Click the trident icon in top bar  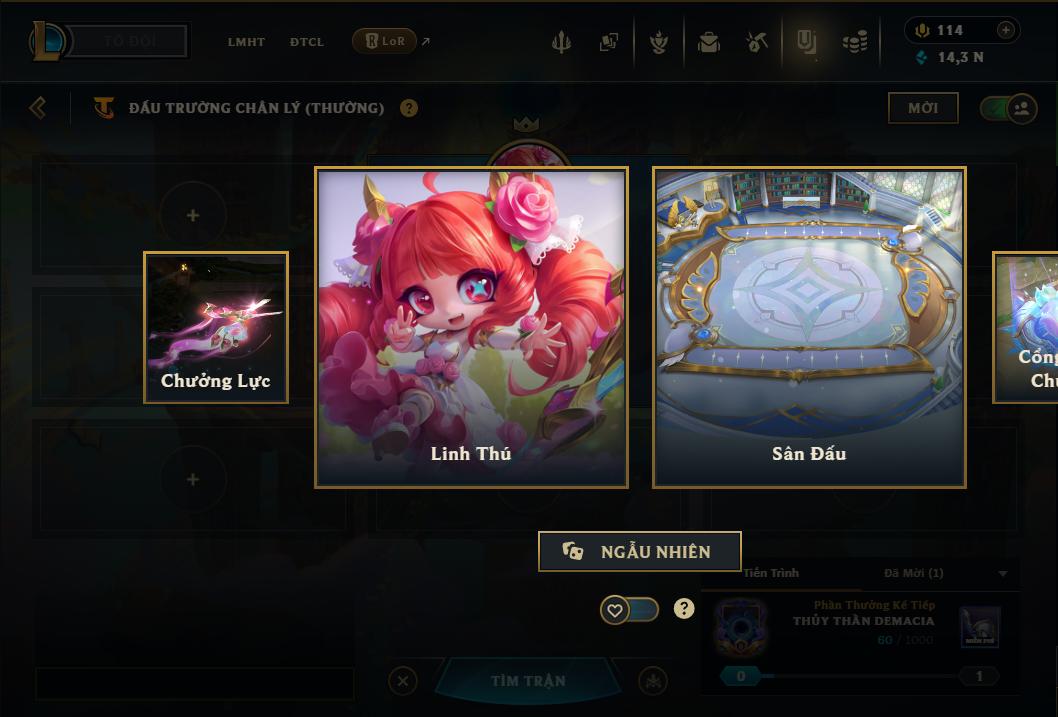[x=561, y=42]
